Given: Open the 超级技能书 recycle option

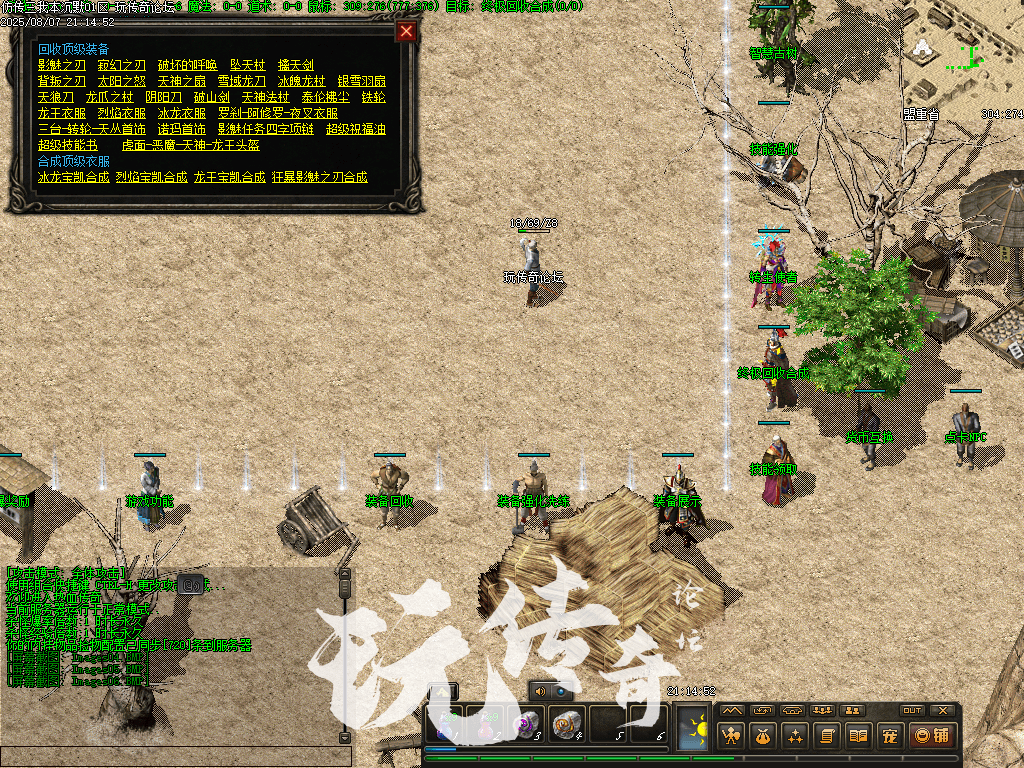Looking at the screenshot, I should 68,145.
